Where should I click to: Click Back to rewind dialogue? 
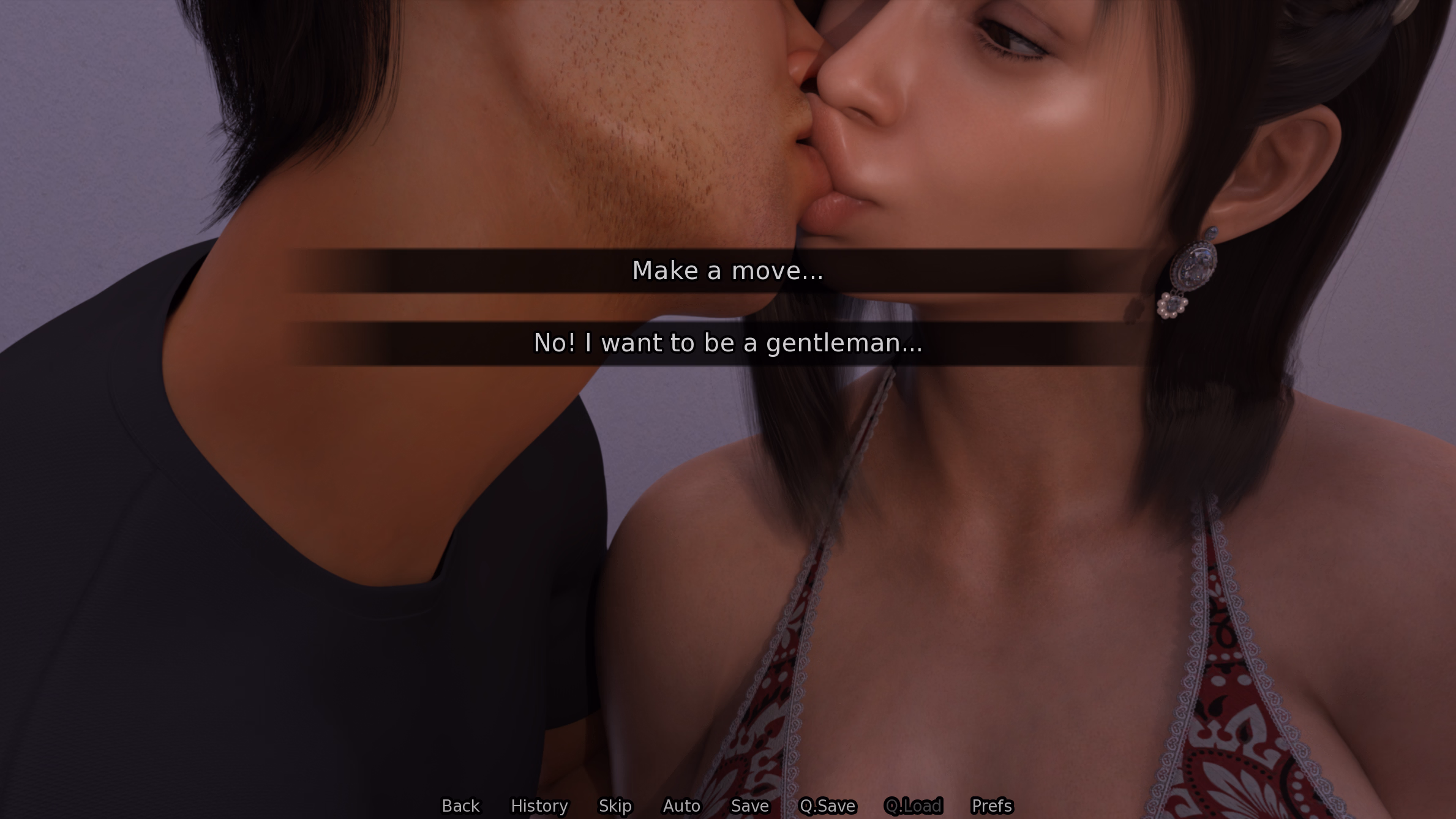click(x=460, y=806)
